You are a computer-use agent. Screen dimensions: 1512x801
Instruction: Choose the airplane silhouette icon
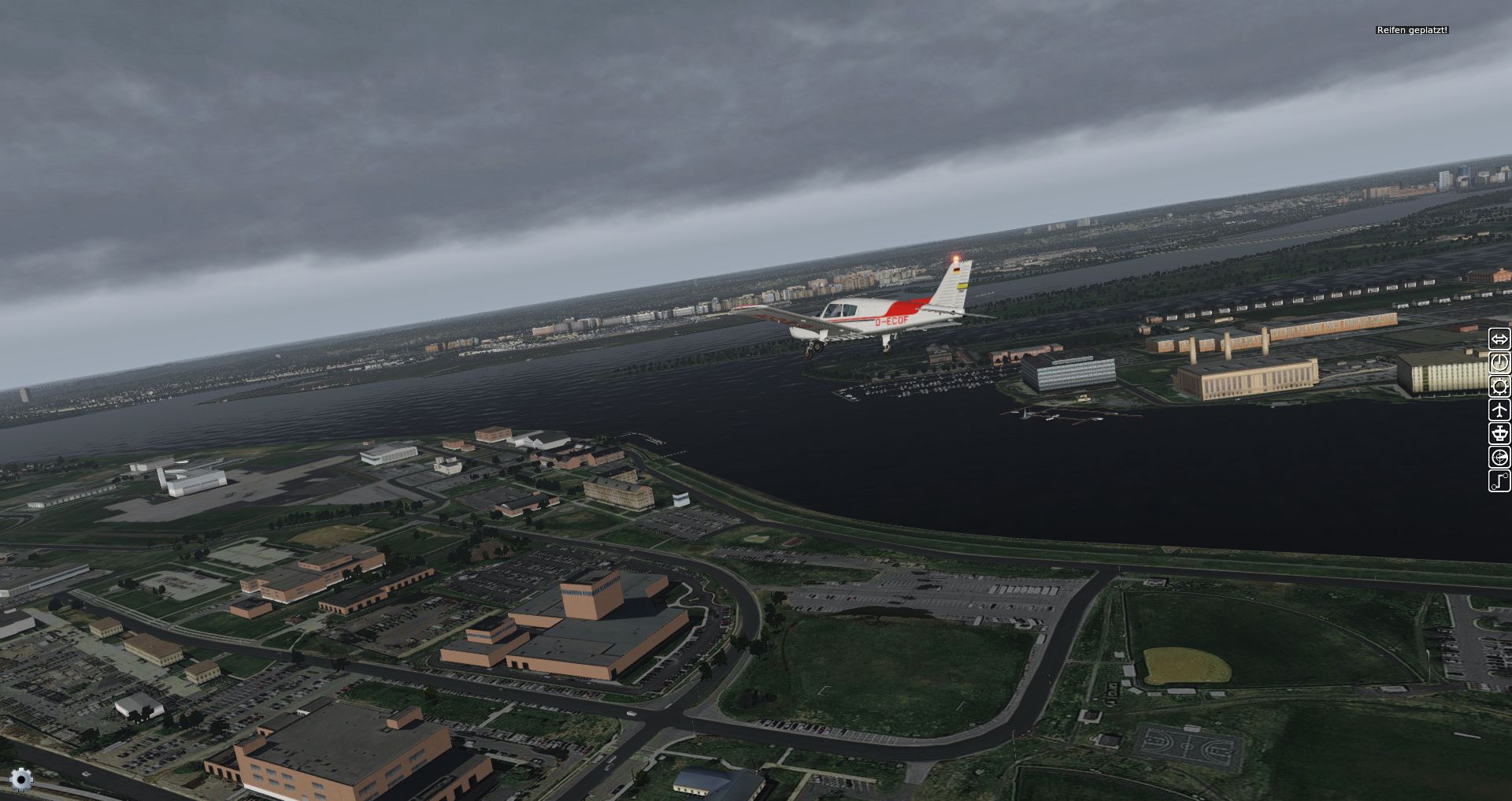click(x=1499, y=410)
